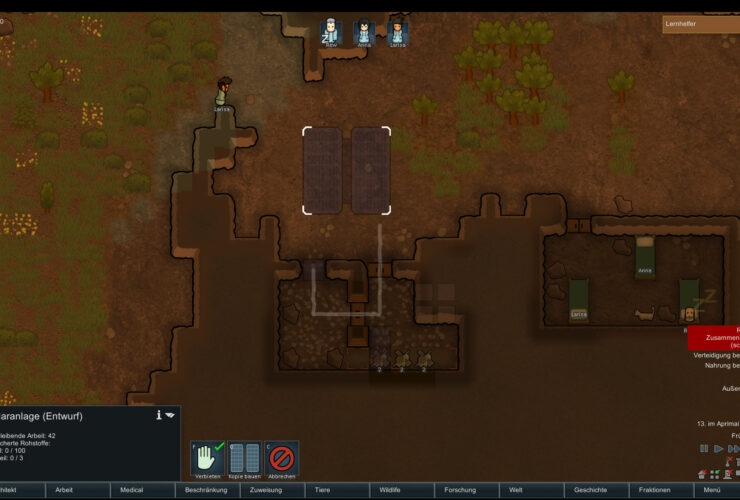The height and width of the screenshot is (500, 740).
Task: Click the Kopie bauen button
Action: pyautogui.click(x=244, y=460)
